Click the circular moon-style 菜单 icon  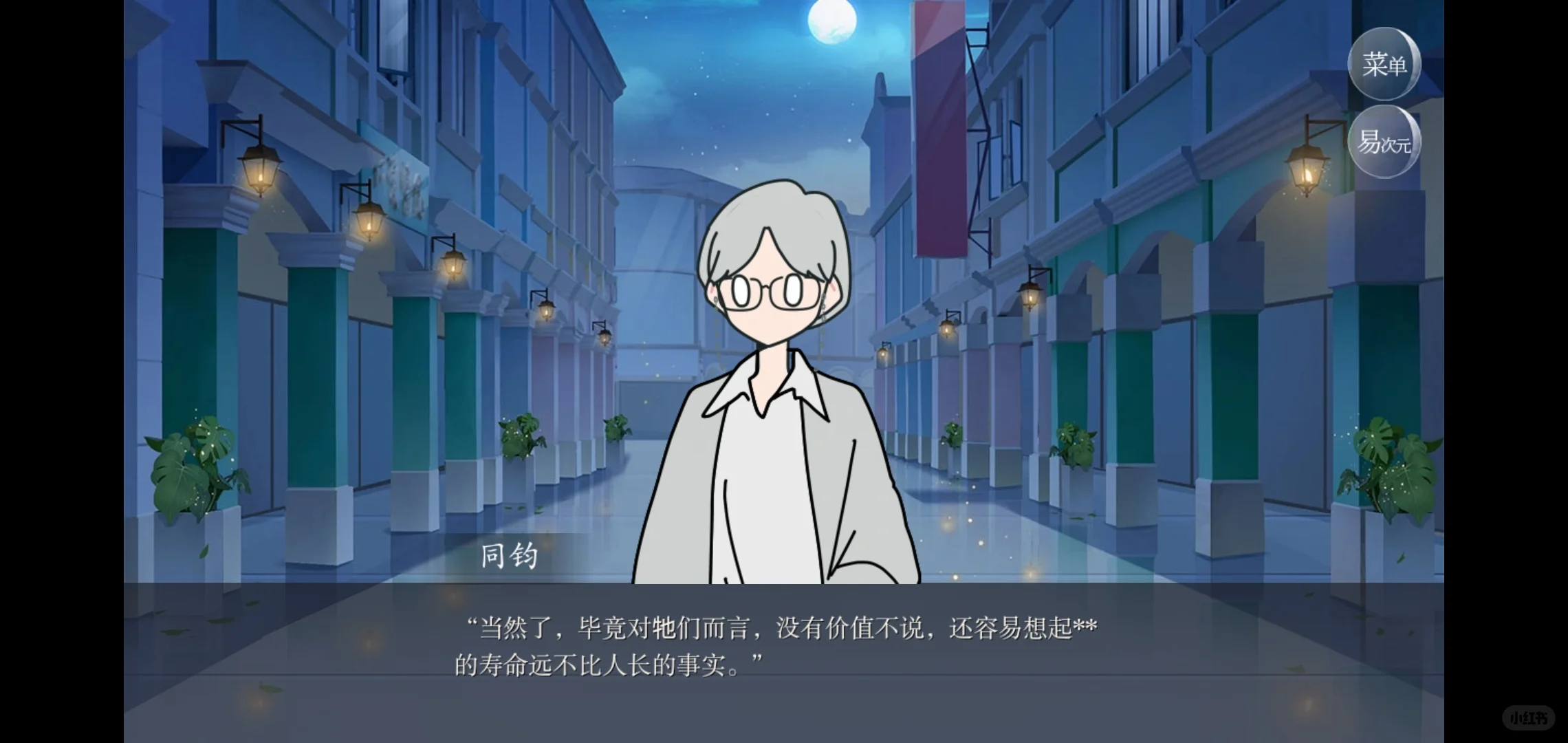(1384, 63)
